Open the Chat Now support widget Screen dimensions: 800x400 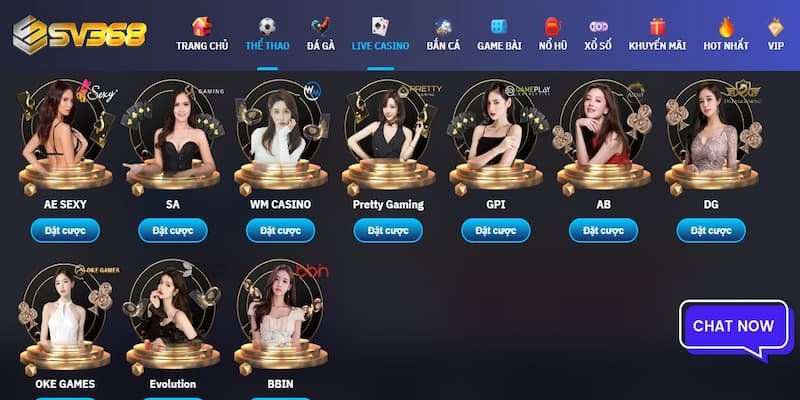pyautogui.click(x=733, y=326)
